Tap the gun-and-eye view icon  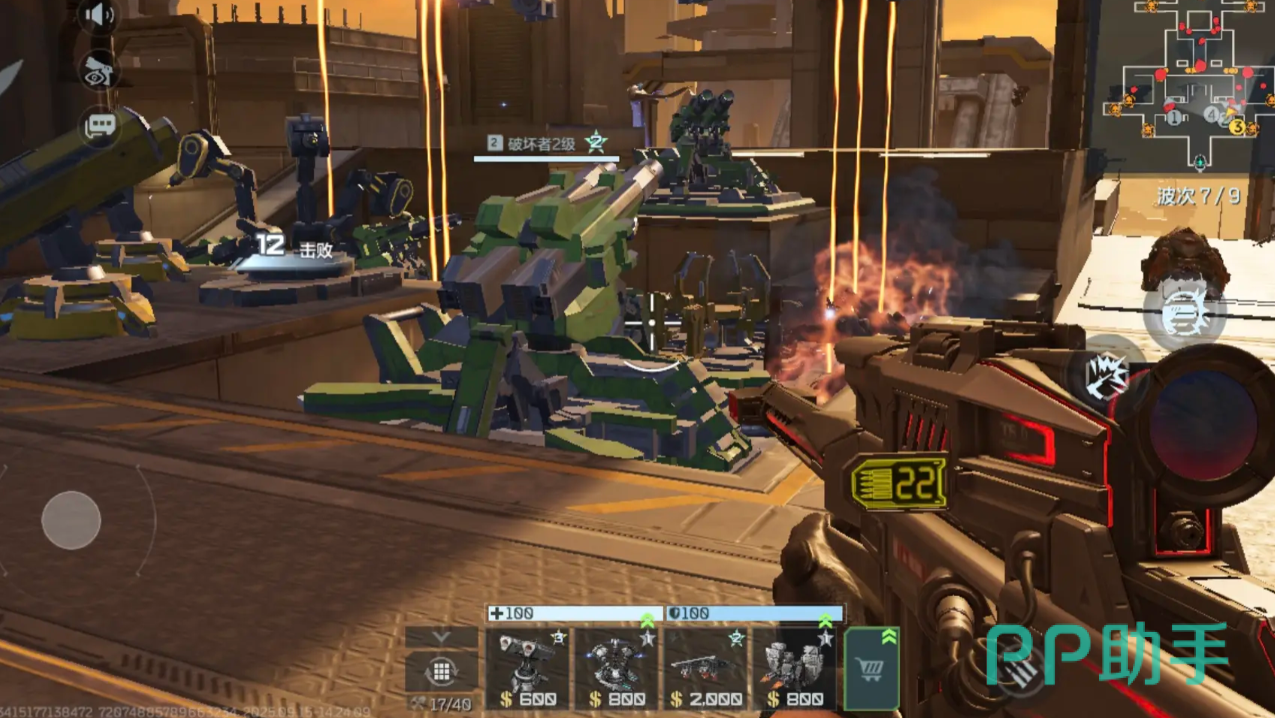[x=99, y=70]
